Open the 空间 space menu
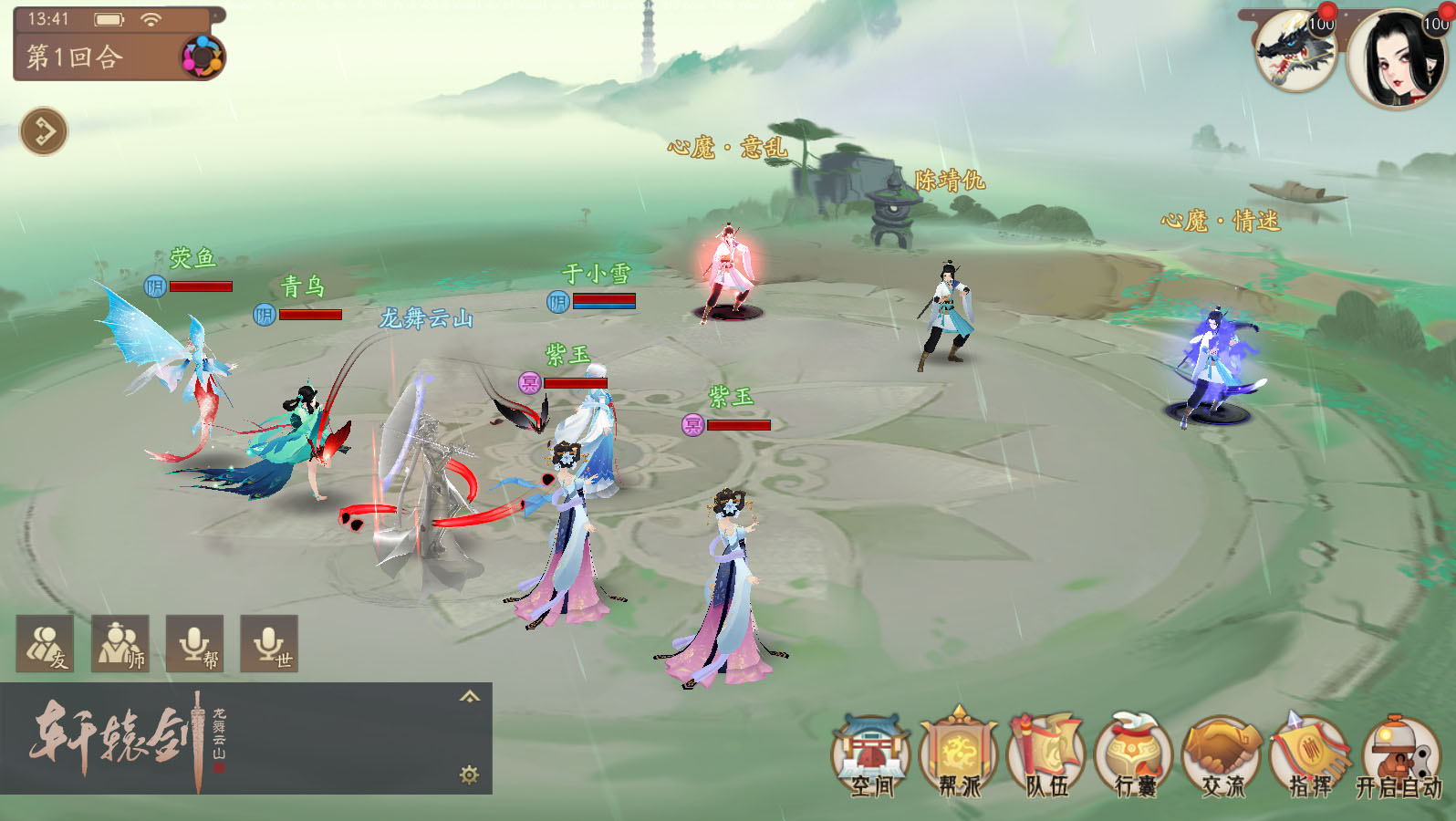 (871, 757)
